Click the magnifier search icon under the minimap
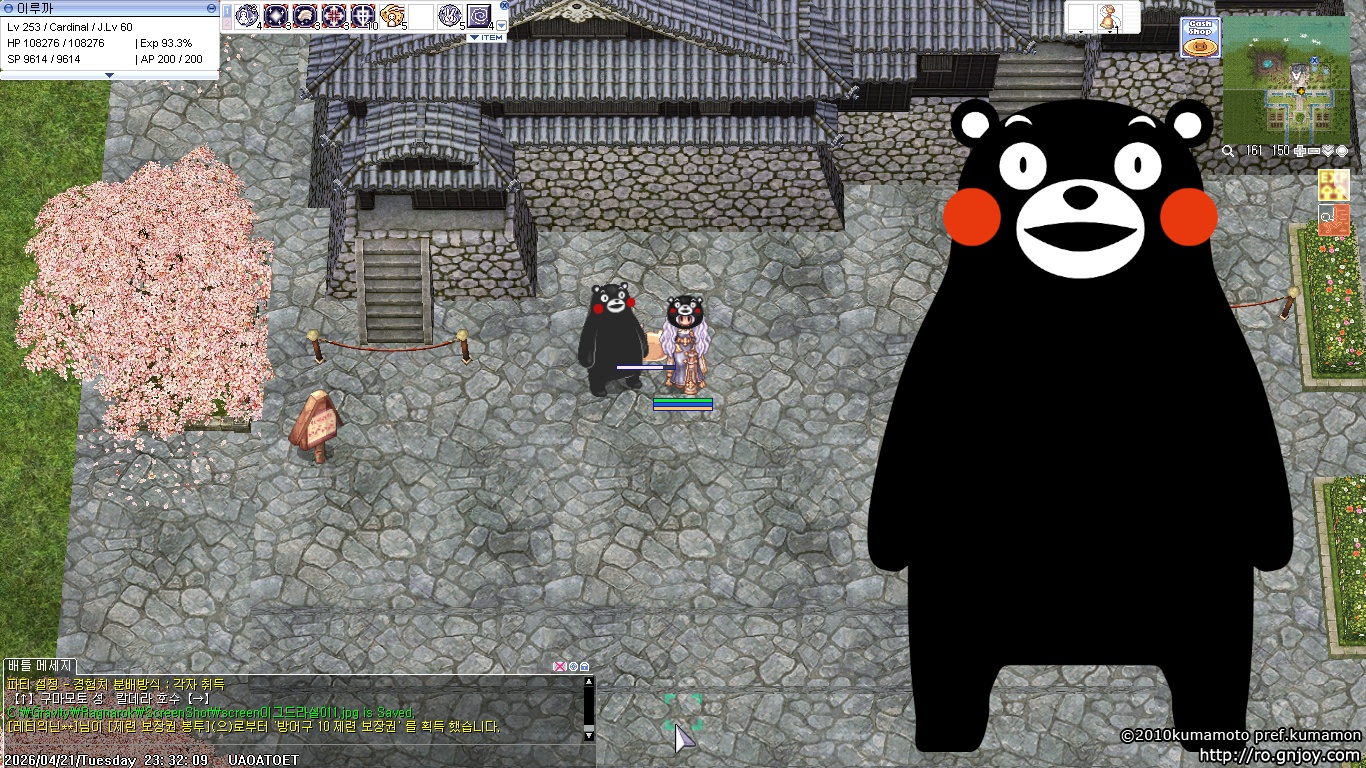This screenshot has height=768, width=1366. [1228, 151]
